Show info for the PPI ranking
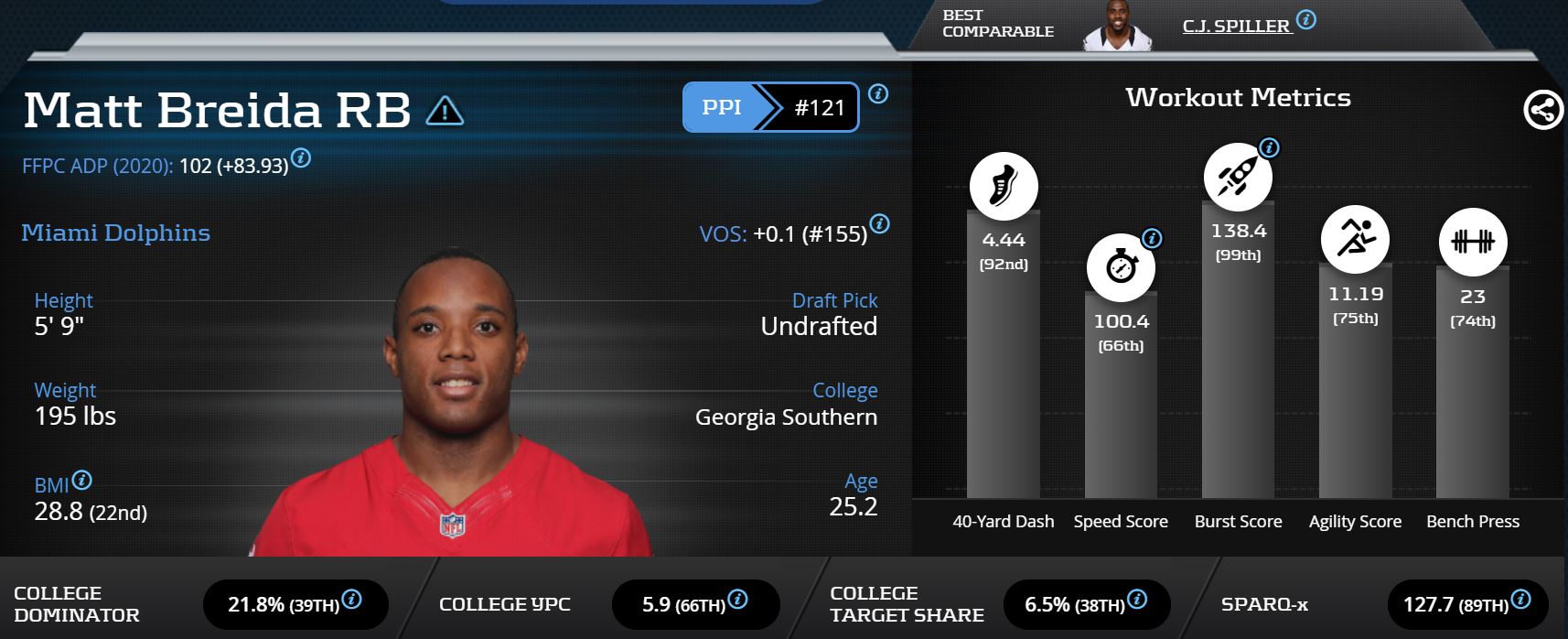This screenshot has height=639, width=1568. click(878, 93)
